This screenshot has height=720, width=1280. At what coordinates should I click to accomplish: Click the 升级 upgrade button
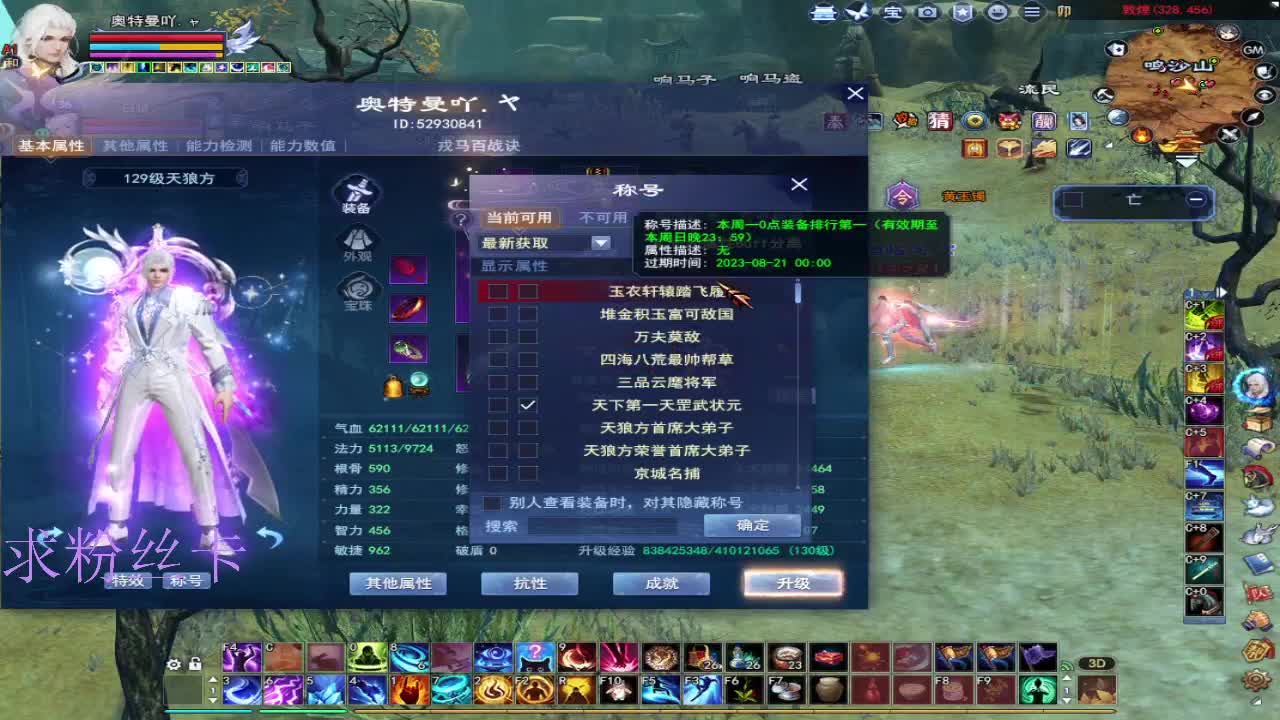[791, 583]
